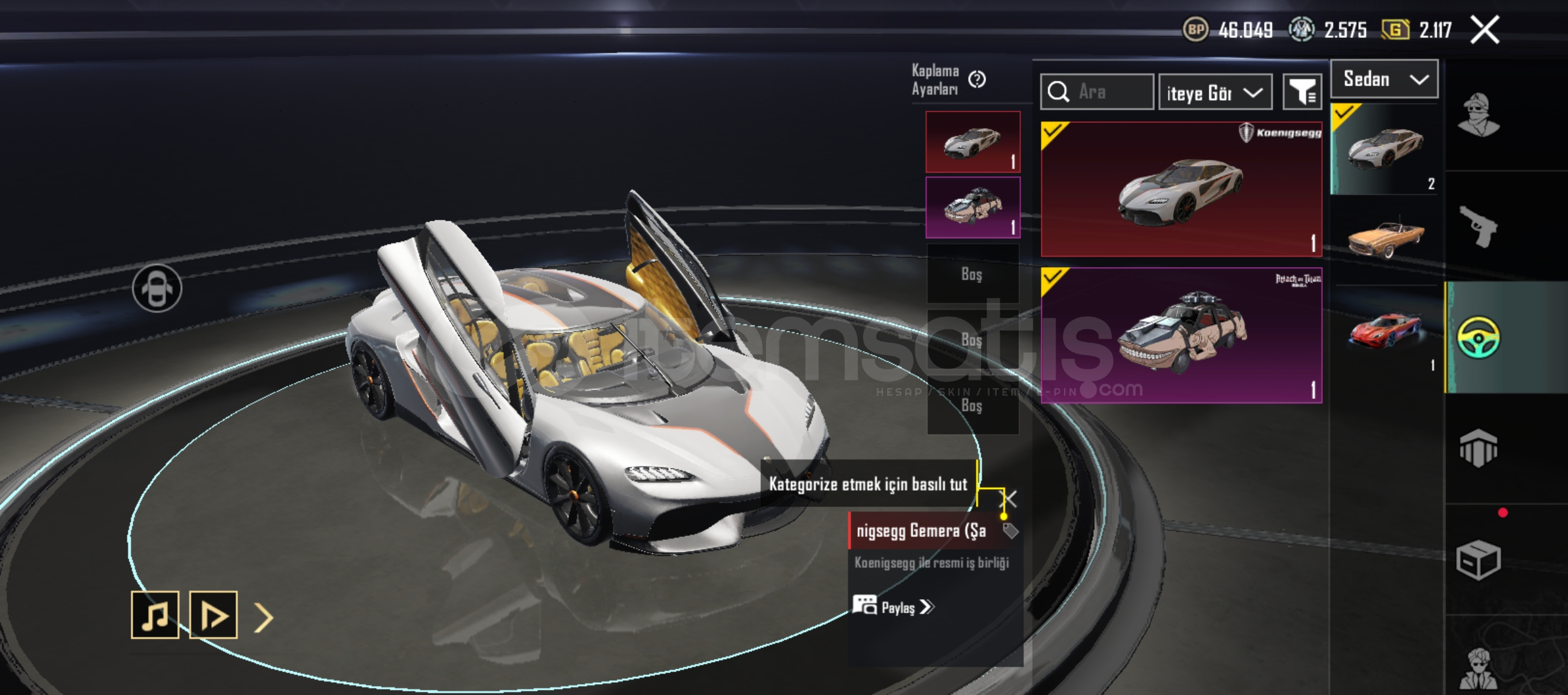This screenshot has height=695, width=1568.
Task: Choose the orange convertible vehicle thumbnail
Action: [x=1385, y=237]
